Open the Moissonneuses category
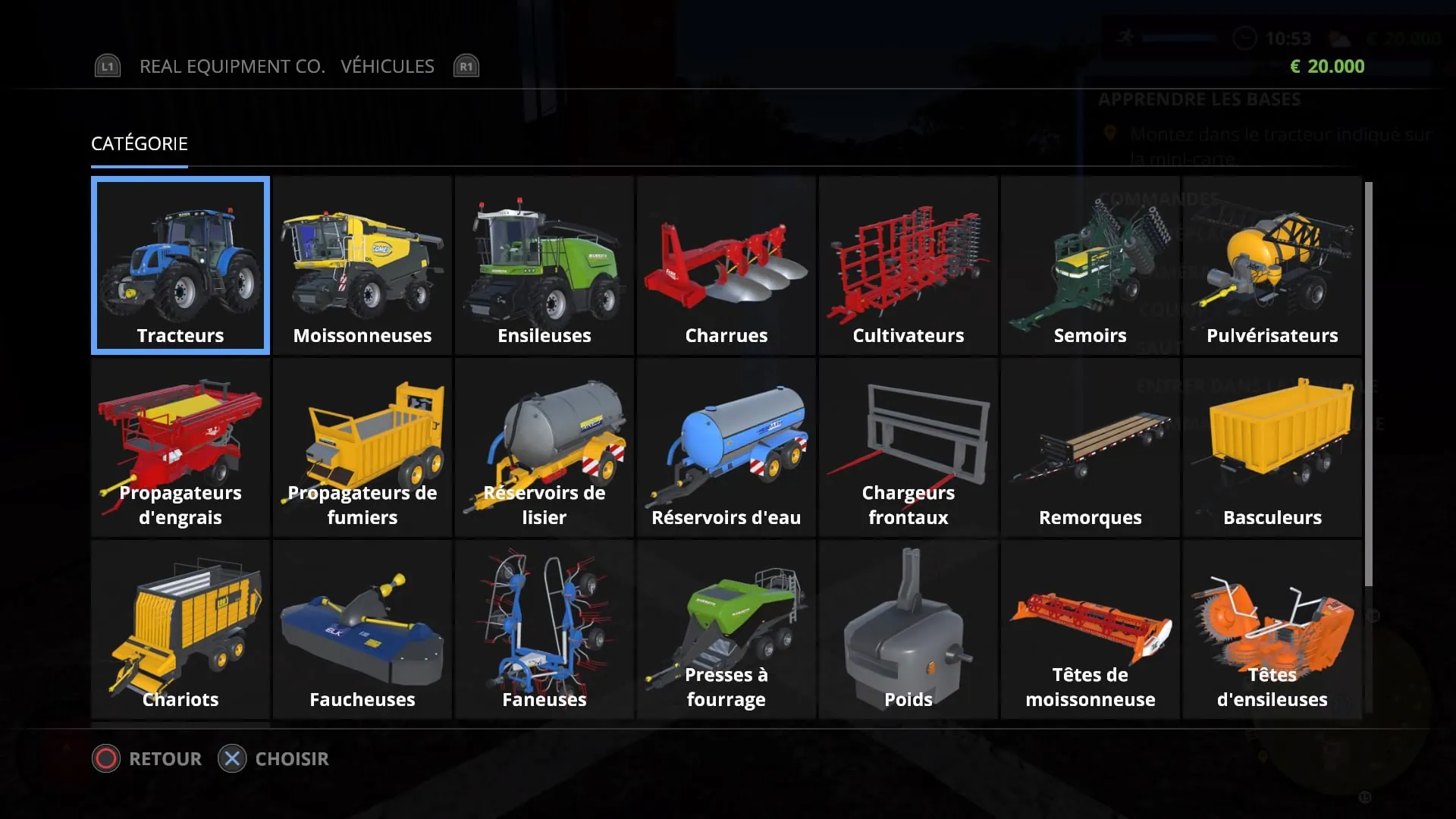Image resolution: width=1456 pixels, height=819 pixels. pyautogui.click(x=362, y=265)
